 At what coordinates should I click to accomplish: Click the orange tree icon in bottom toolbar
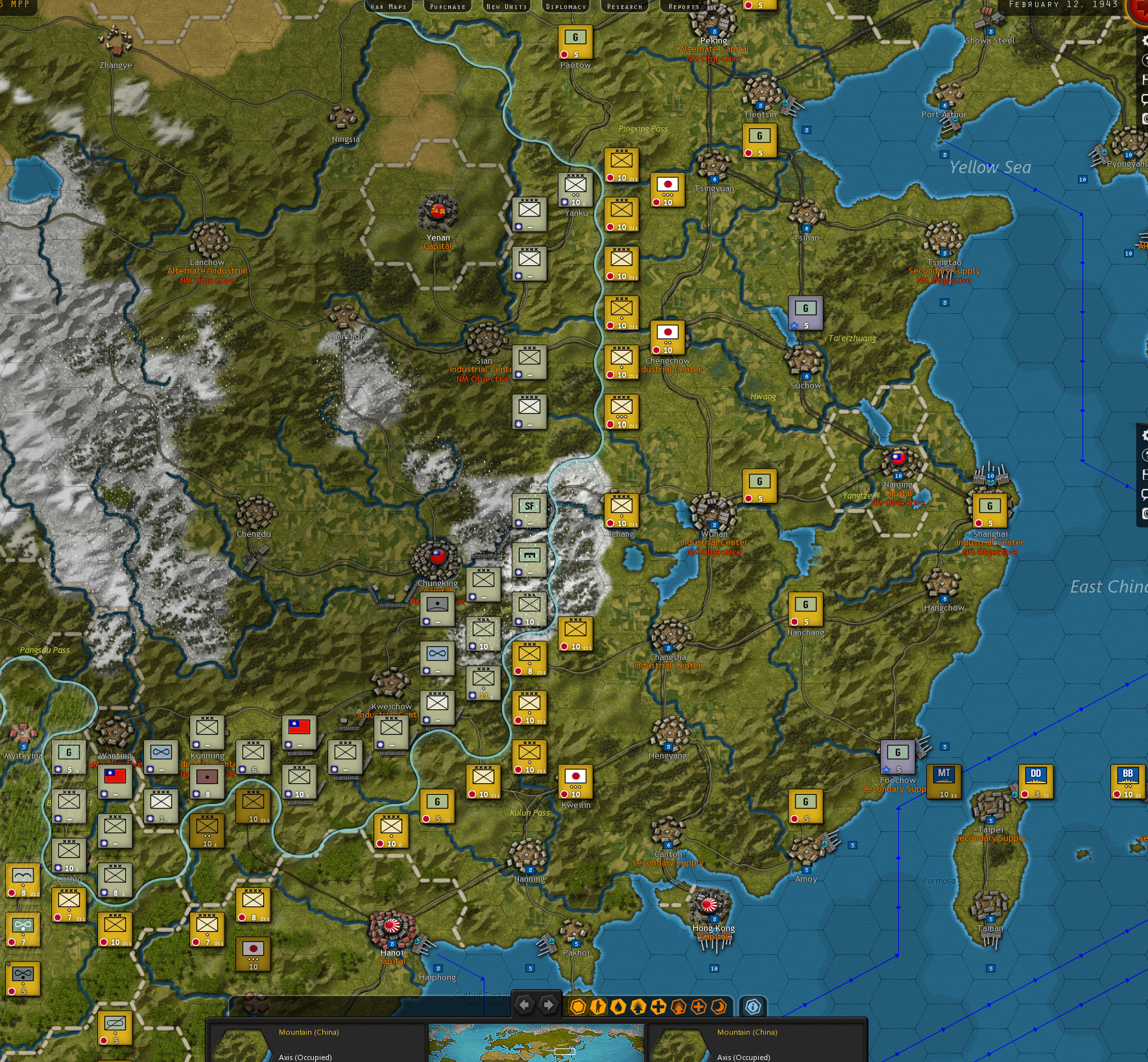coord(677,1006)
